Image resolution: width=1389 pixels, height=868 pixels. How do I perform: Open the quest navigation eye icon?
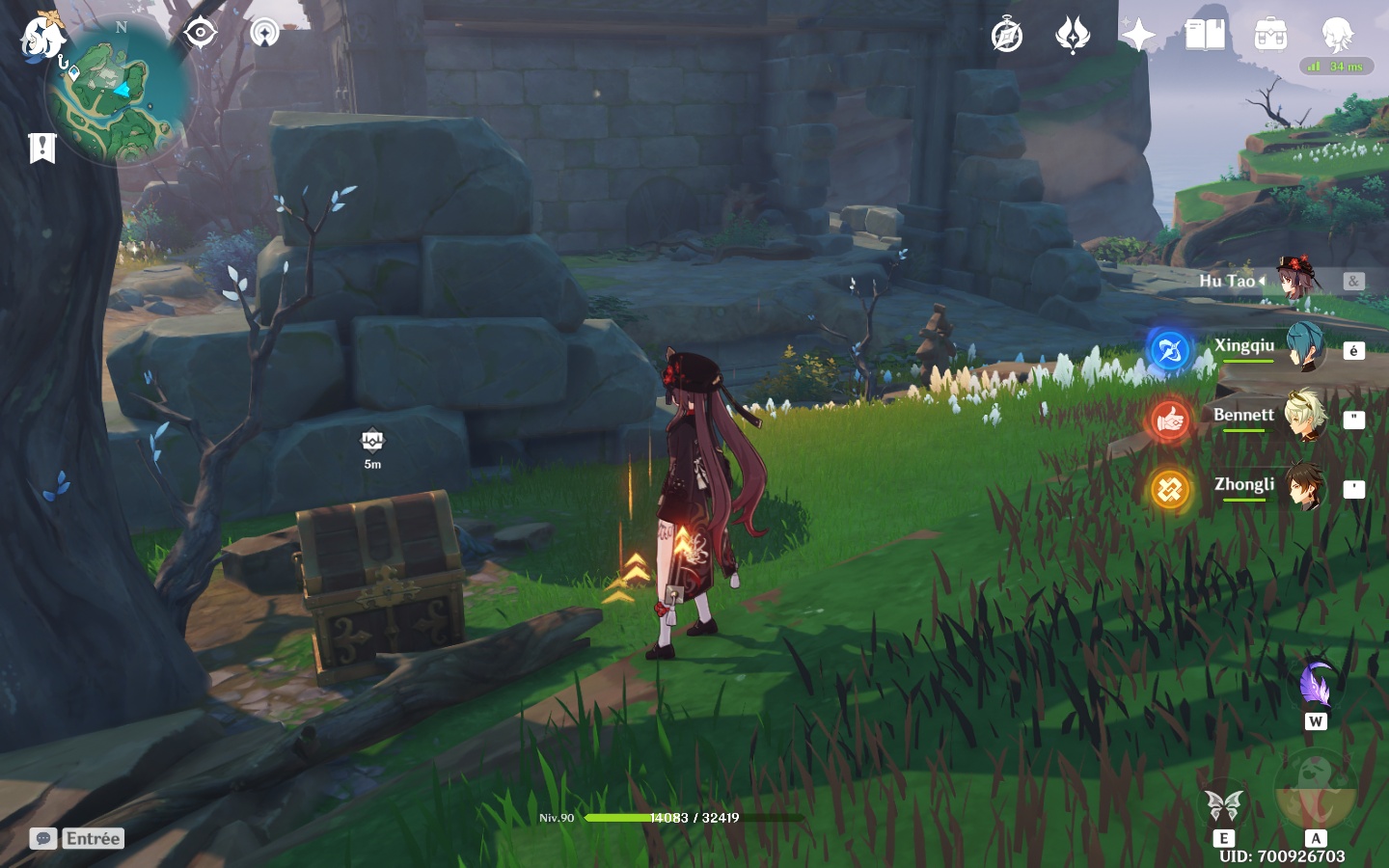(200, 33)
